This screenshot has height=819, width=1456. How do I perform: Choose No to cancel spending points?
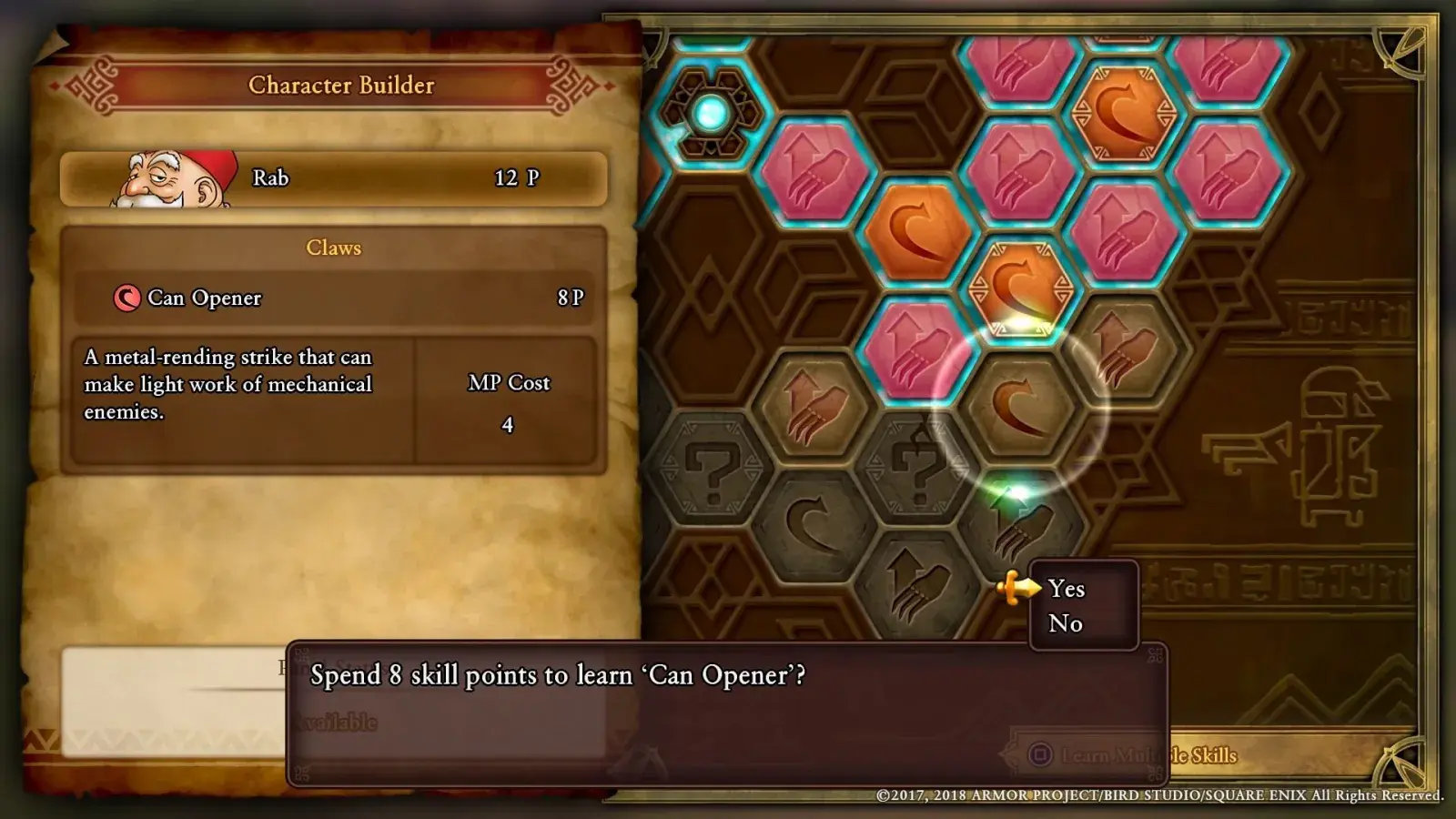pos(1066,623)
